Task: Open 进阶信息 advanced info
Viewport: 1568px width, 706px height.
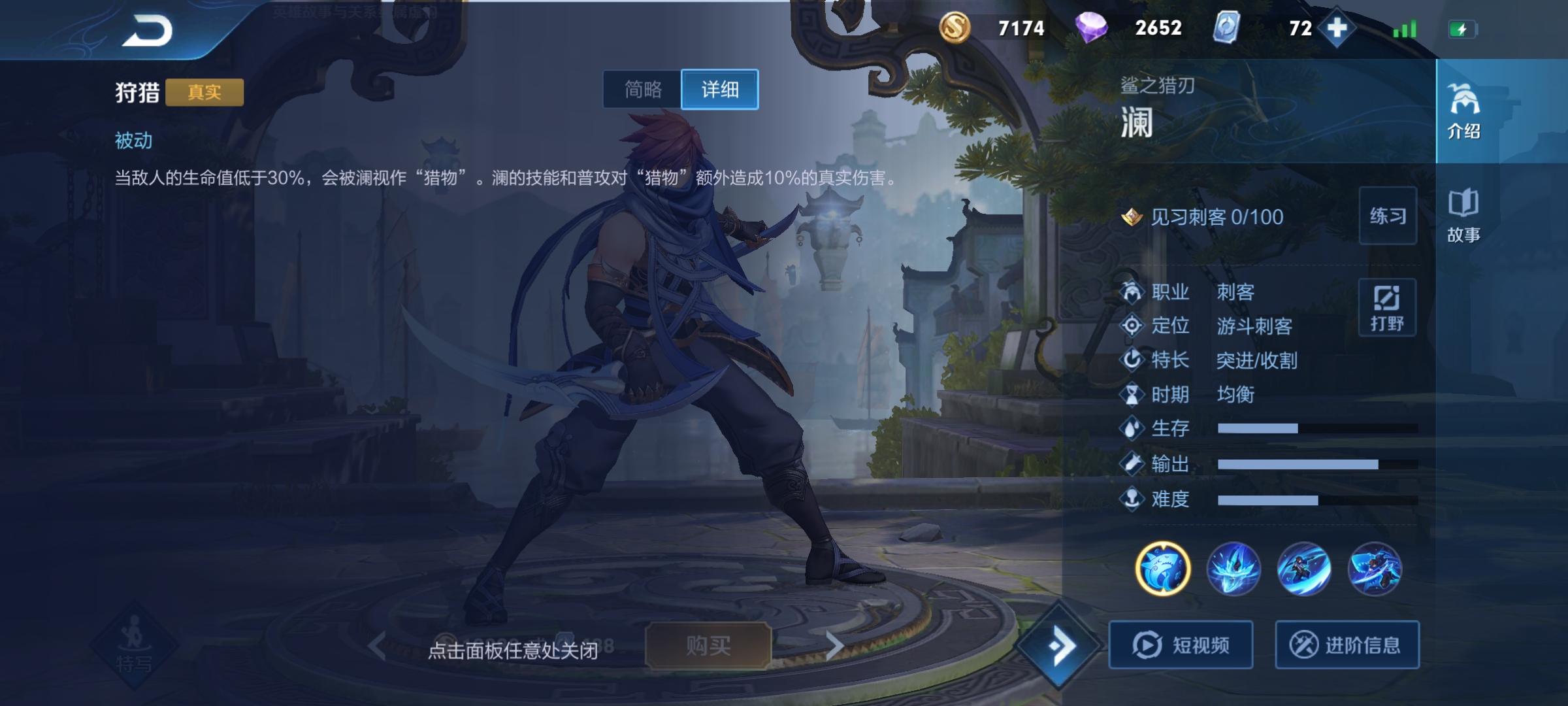Action: 1347,645
